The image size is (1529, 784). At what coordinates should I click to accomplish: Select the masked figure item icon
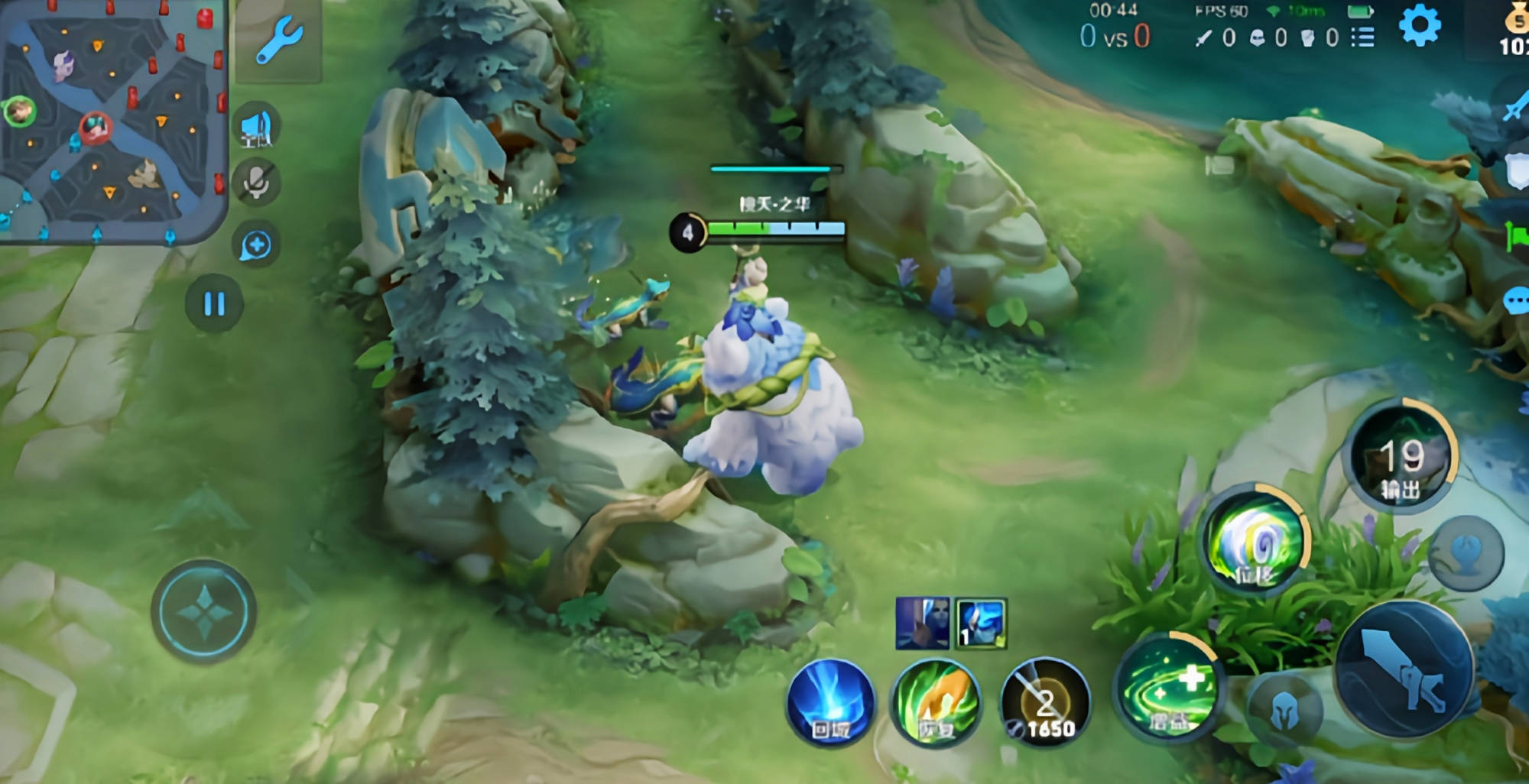pos(923,624)
